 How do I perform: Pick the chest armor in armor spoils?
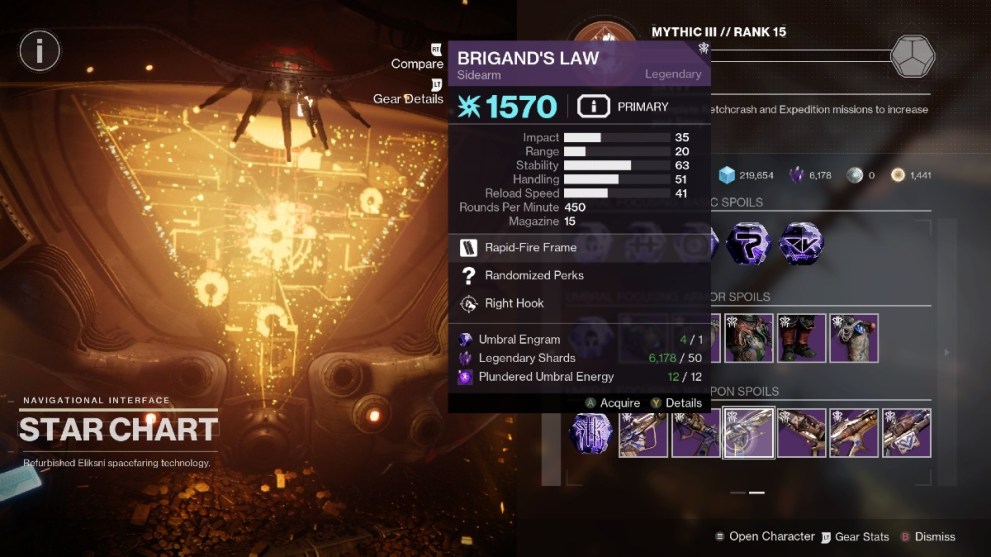coord(749,338)
